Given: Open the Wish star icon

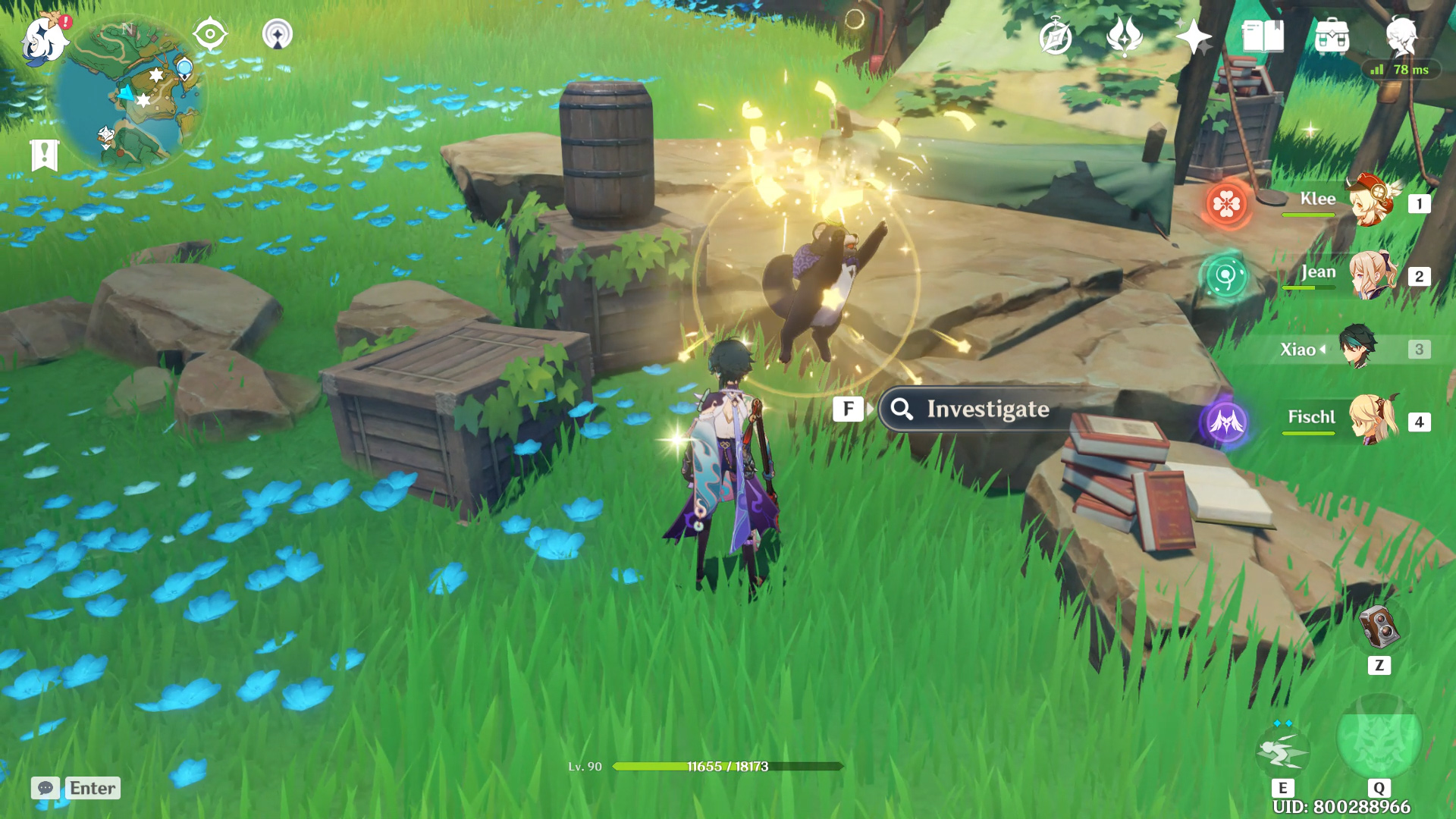Looking at the screenshot, I should tap(1194, 37).
